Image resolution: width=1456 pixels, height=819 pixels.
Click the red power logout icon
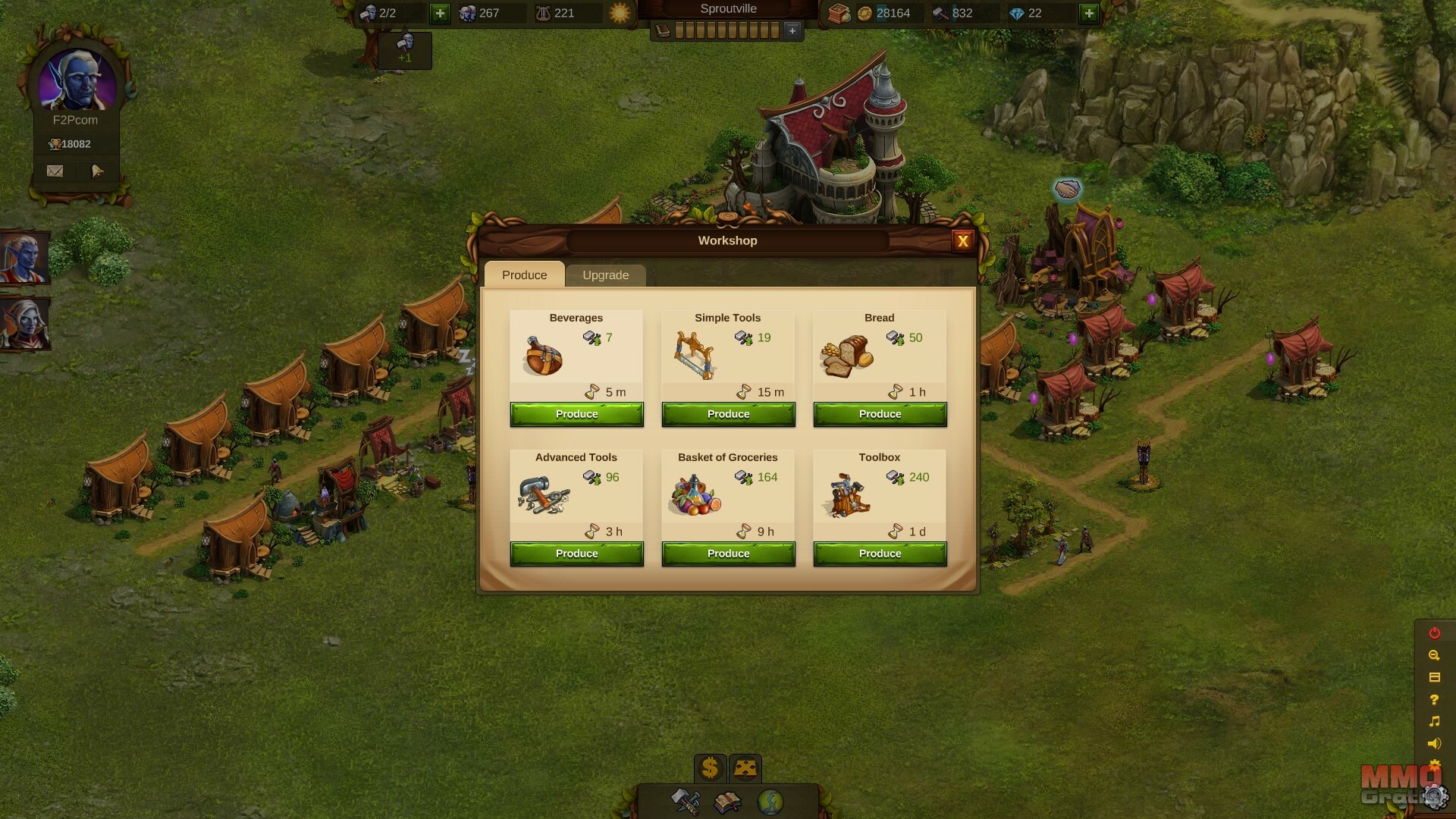(1434, 633)
